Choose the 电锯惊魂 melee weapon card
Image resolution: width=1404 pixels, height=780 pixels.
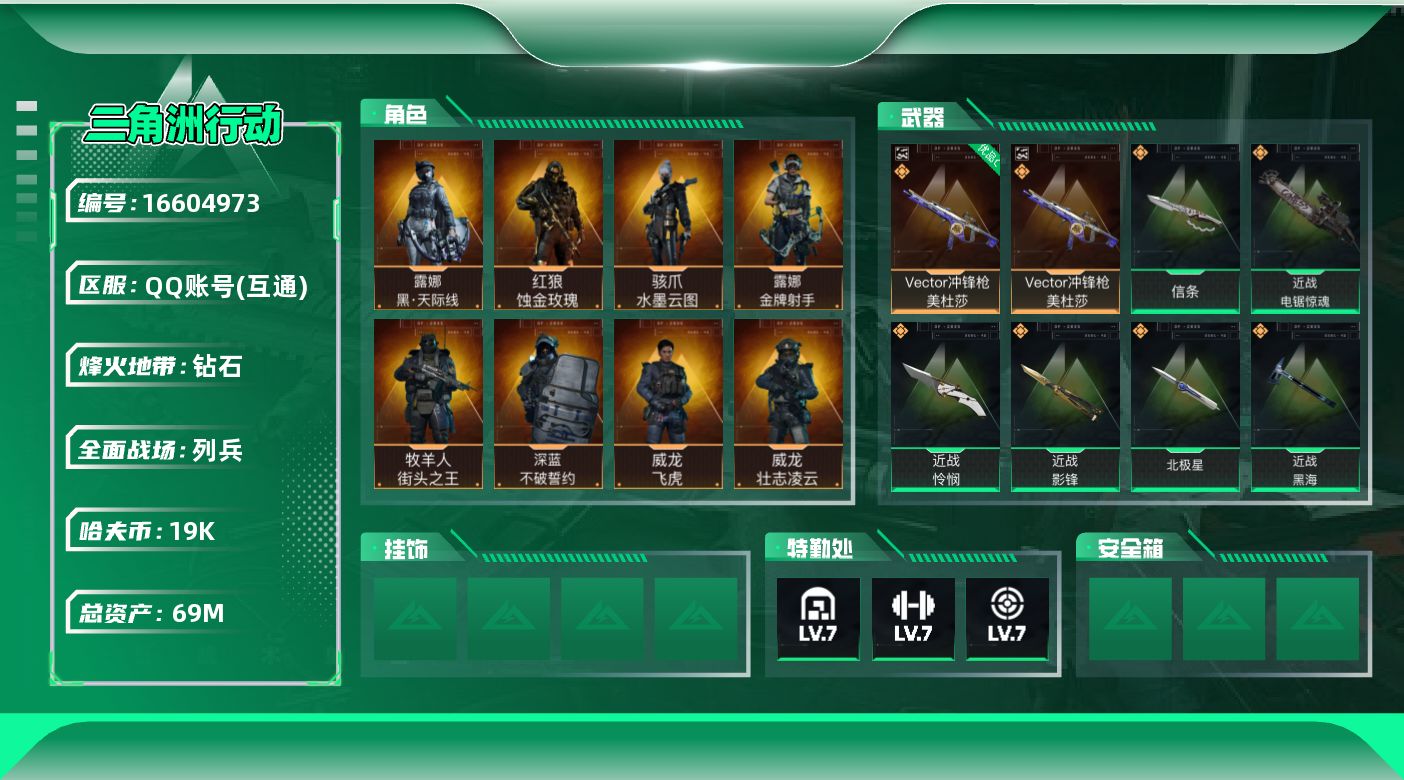point(1305,228)
